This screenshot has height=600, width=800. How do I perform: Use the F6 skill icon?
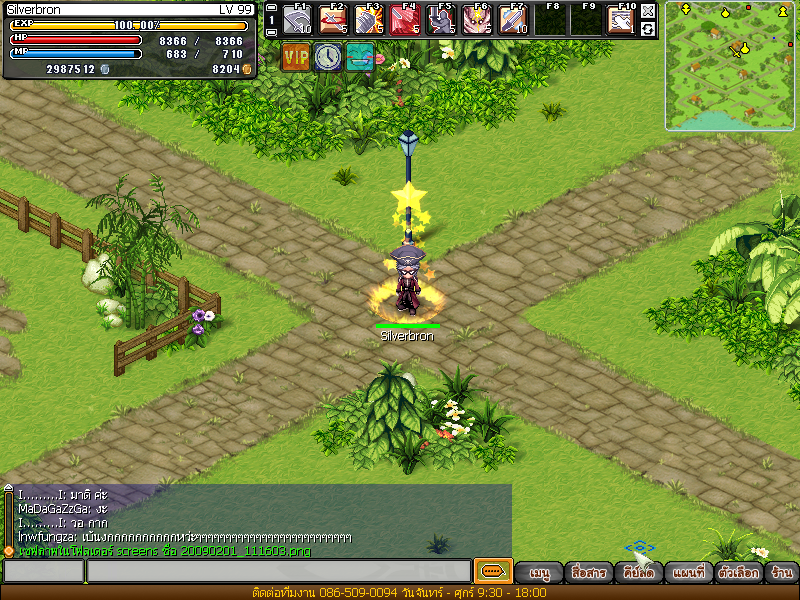tap(477, 20)
